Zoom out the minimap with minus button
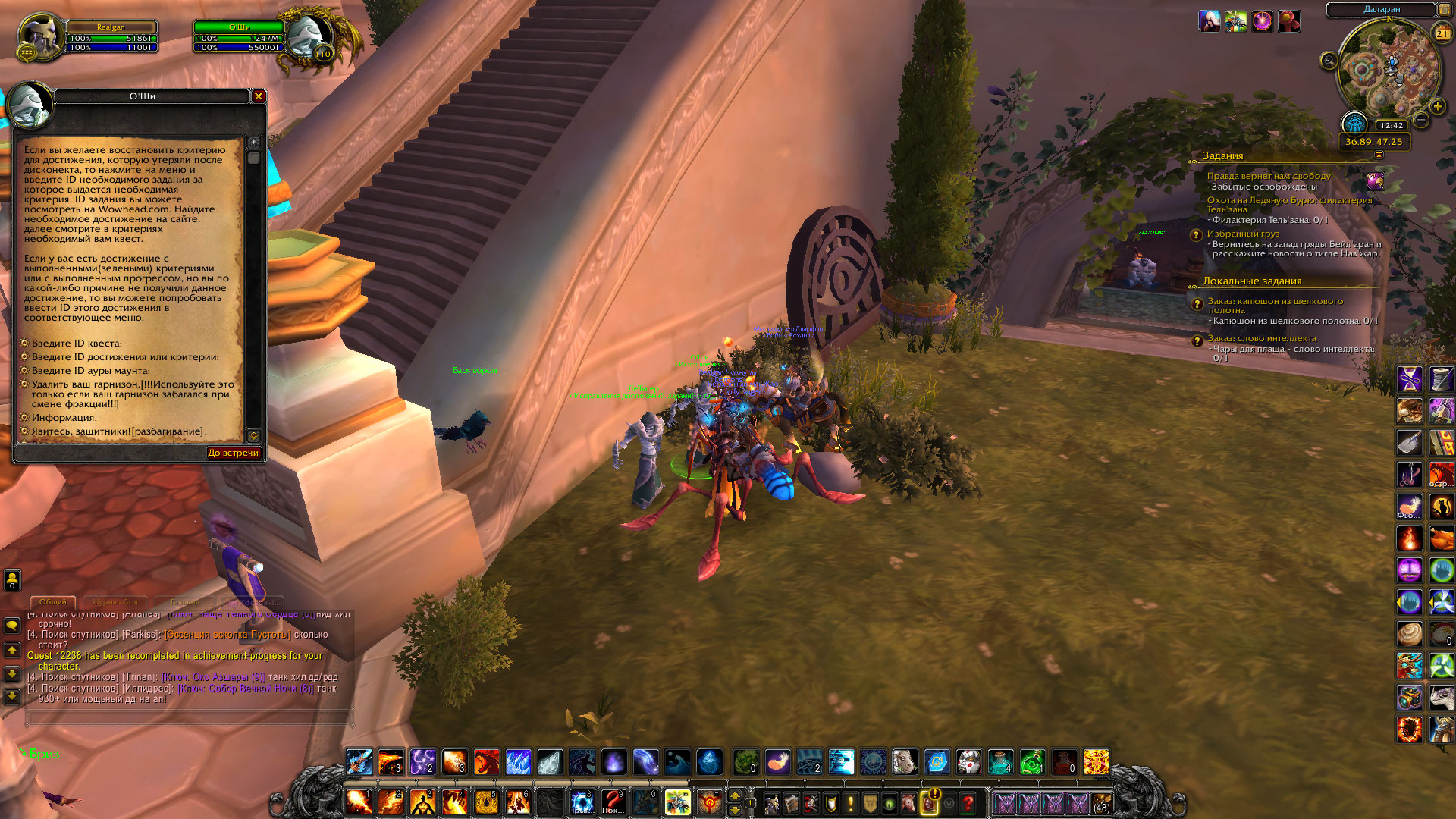The width and height of the screenshot is (1456, 819). pos(1421,121)
